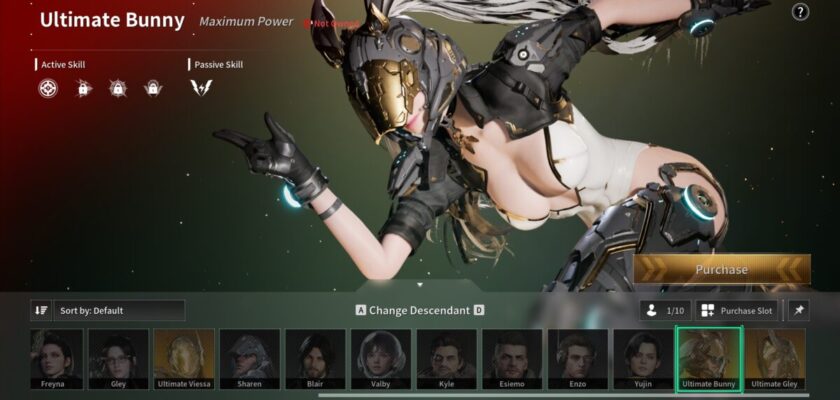Purchase the Ultimate Bunny descendant
Viewport: 840px width, 400px height.
point(722,269)
